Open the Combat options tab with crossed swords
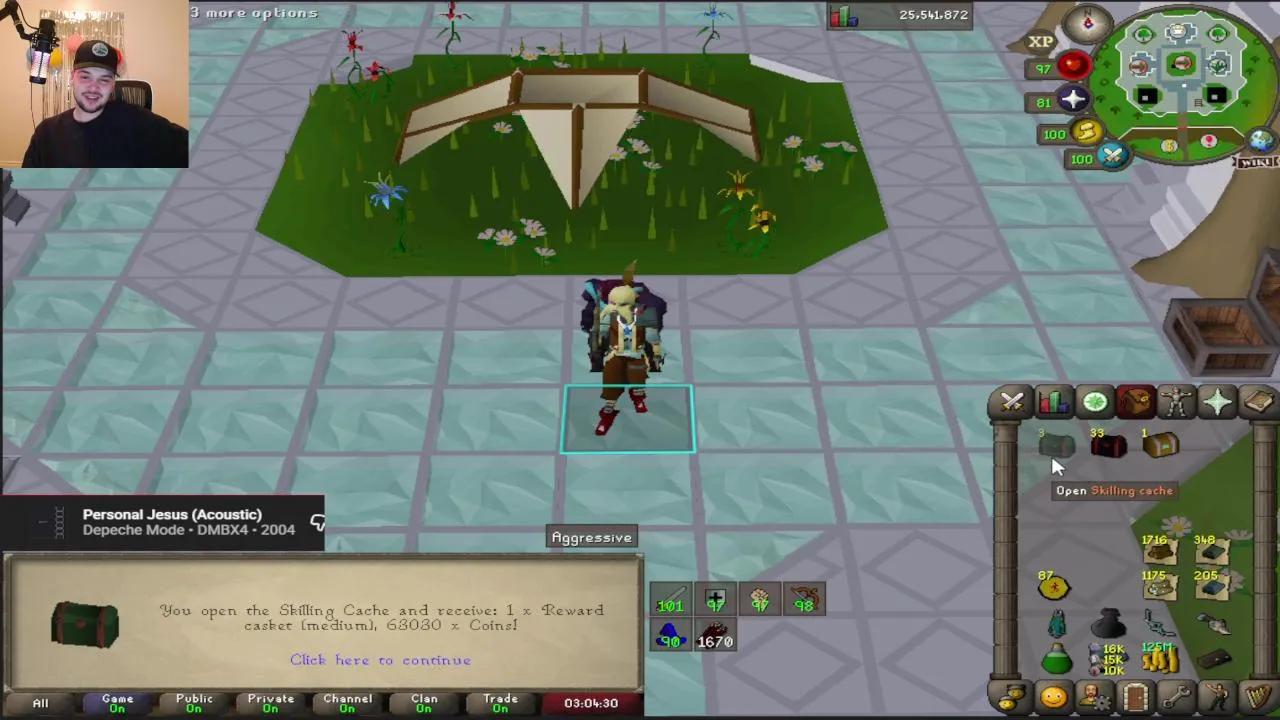This screenshot has height=720, width=1280. coord(1012,402)
